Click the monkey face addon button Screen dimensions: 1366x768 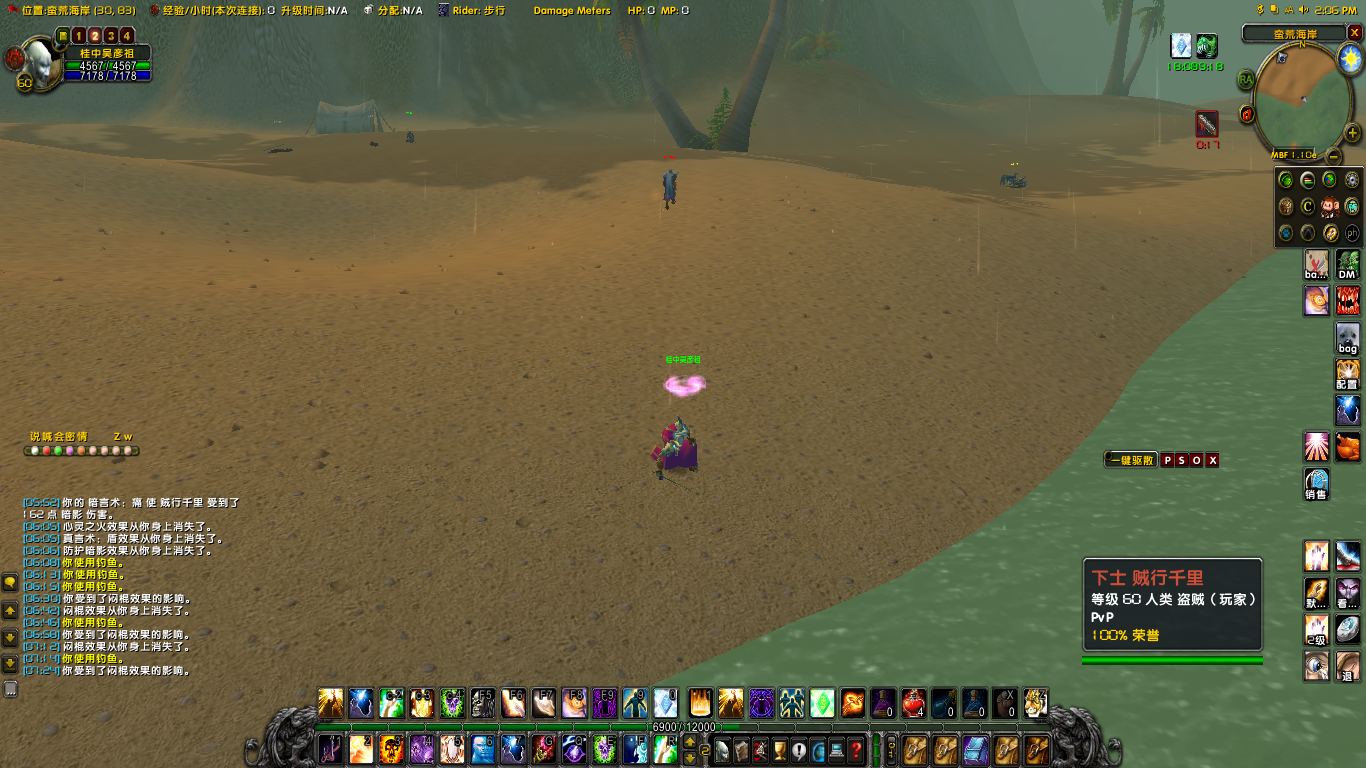(1330, 207)
